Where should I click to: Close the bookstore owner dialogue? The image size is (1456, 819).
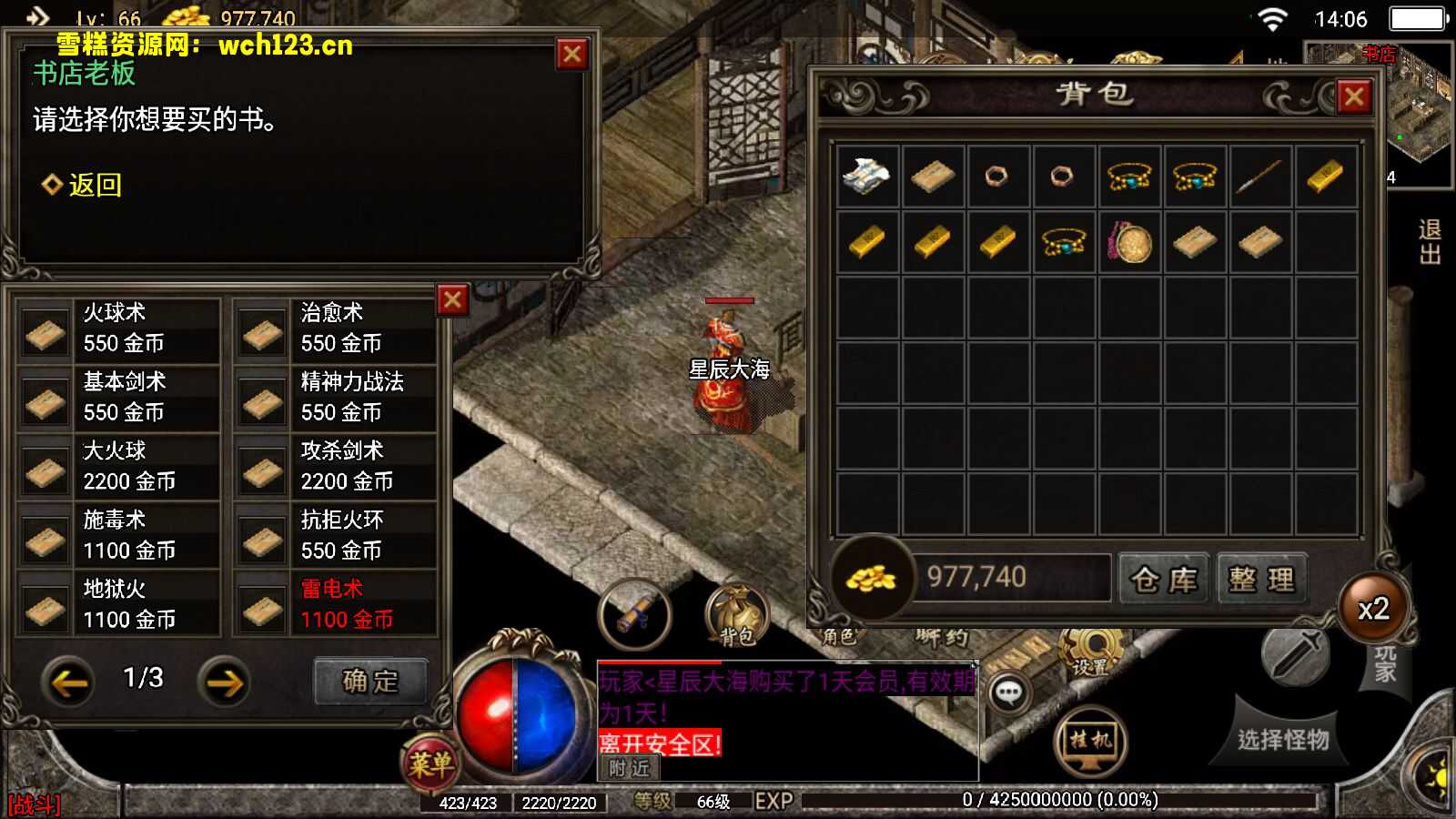[x=571, y=55]
